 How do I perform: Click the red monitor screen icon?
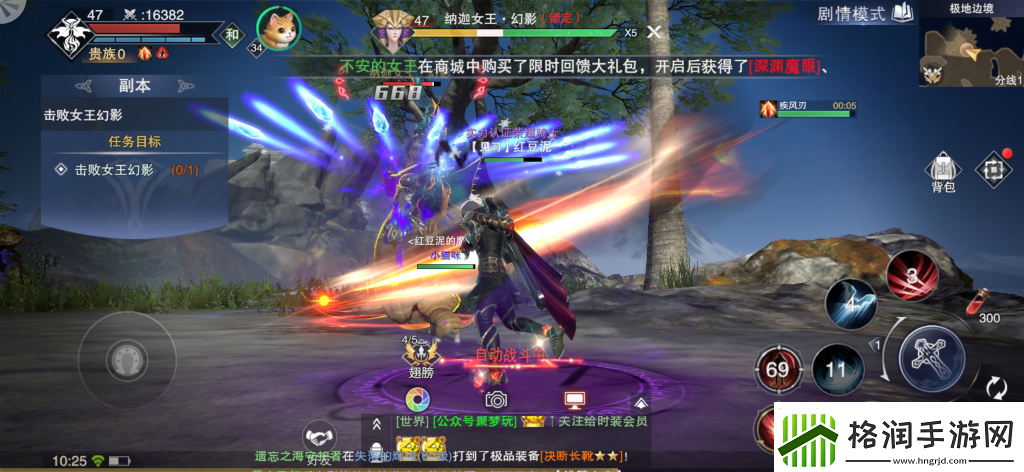point(574,400)
